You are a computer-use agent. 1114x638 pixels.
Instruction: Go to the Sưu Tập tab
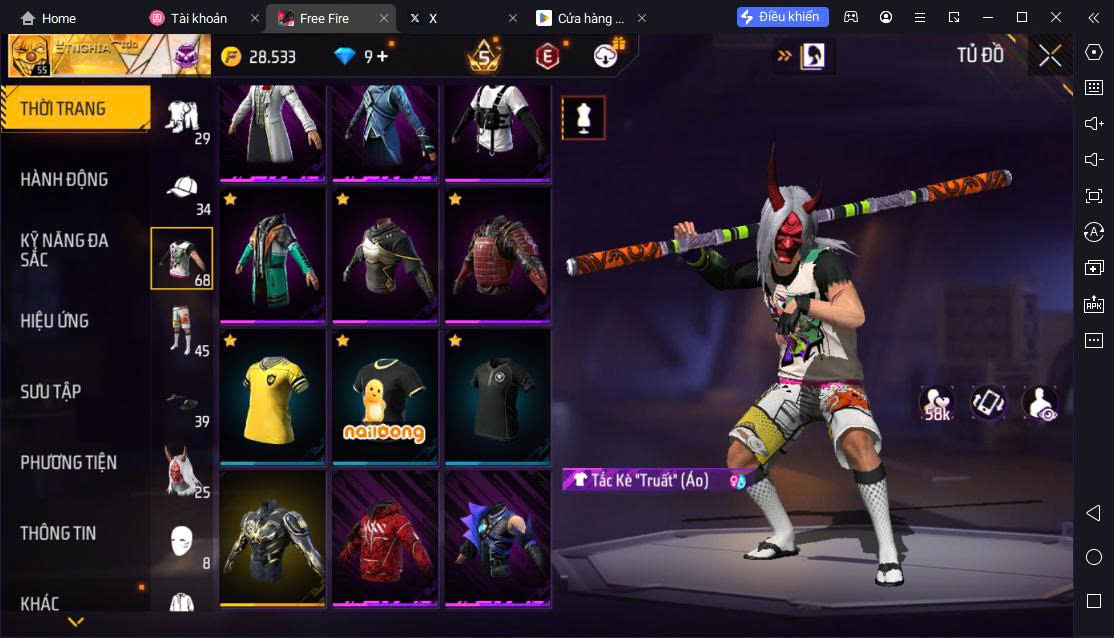[51, 392]
